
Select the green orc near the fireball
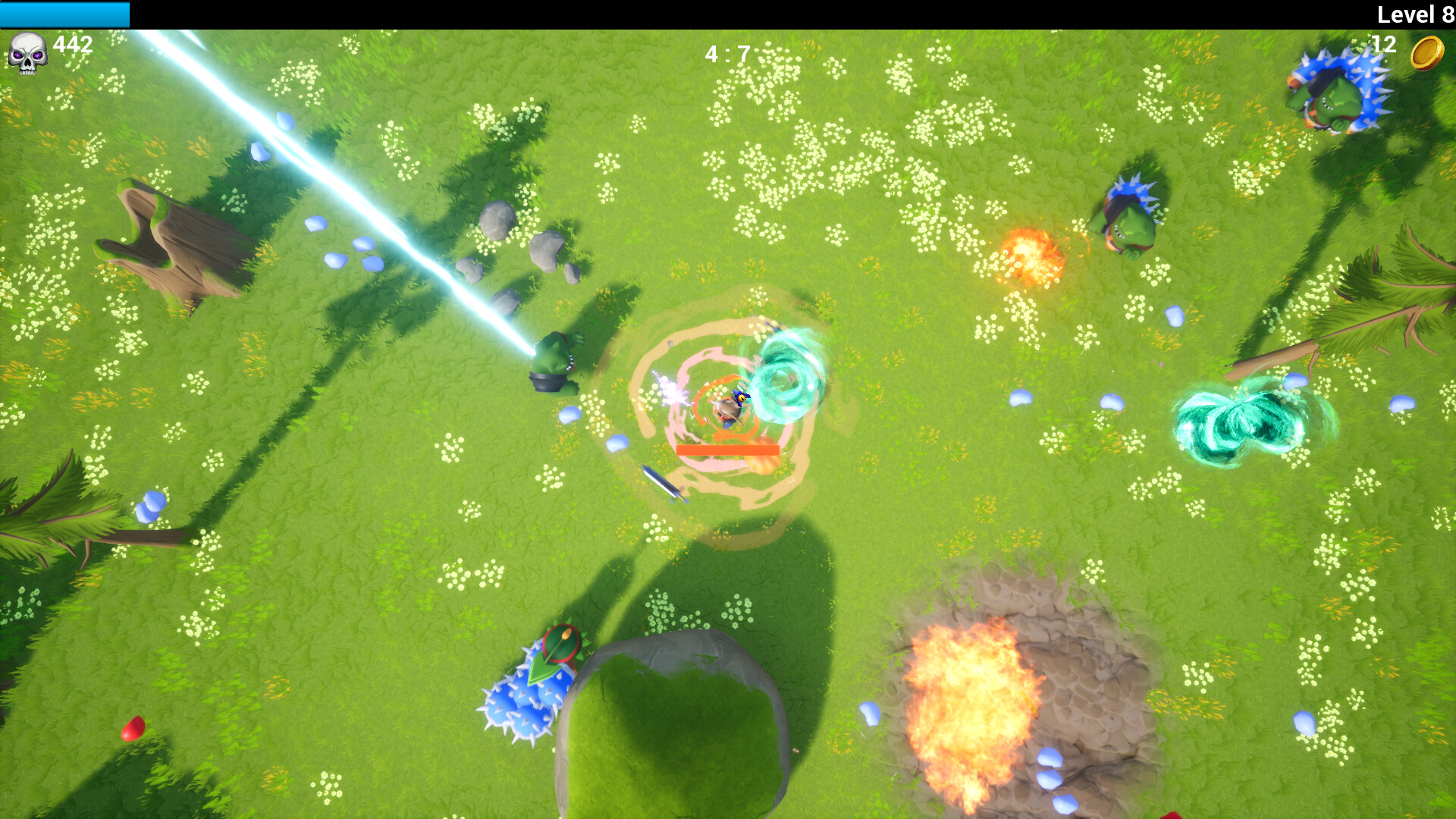pos(1126,216)
